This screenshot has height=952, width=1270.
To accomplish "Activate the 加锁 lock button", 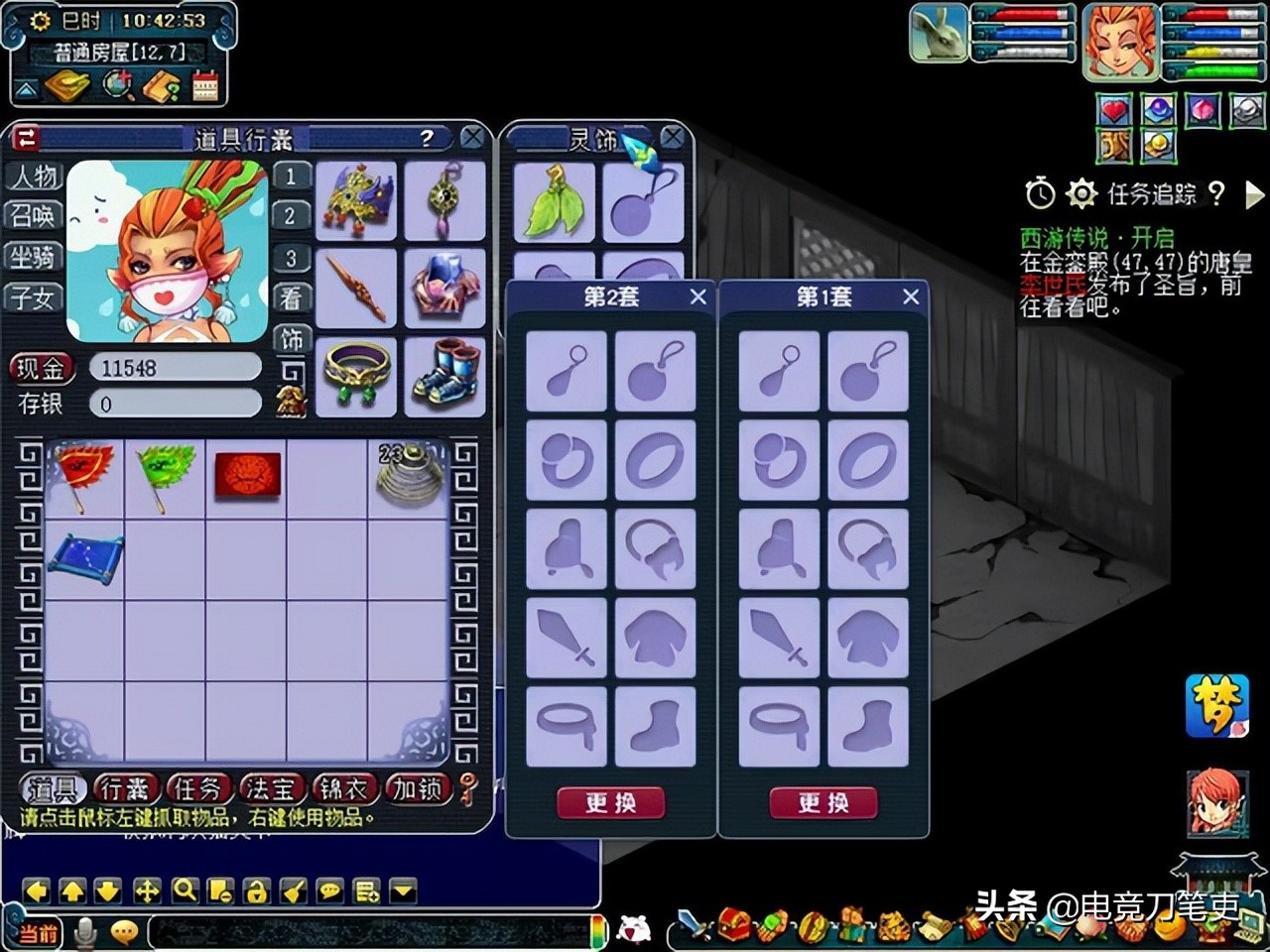I will [x=417, y=789].
